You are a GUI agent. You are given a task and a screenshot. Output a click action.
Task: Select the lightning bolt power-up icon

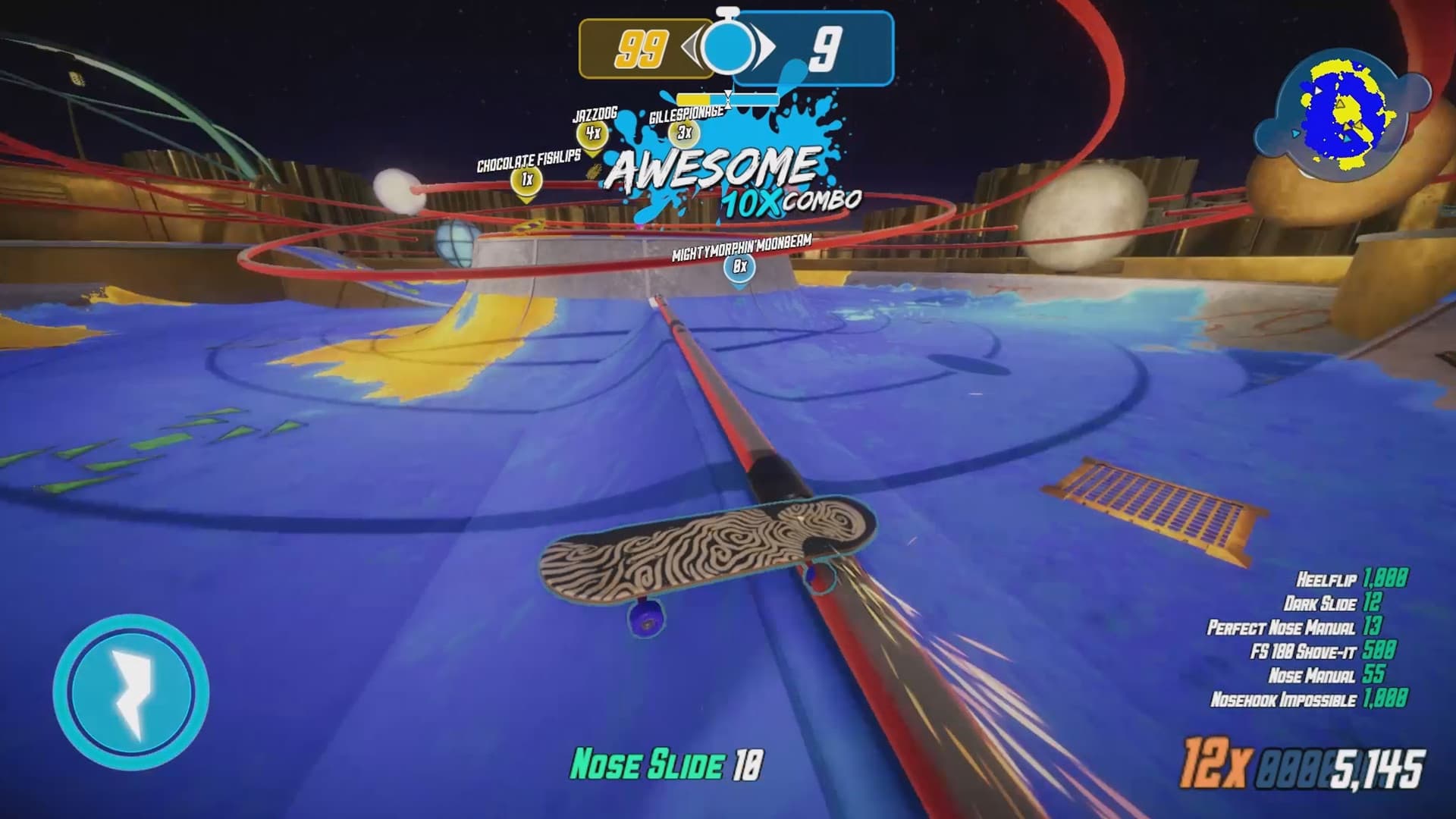tap(133, 686)
